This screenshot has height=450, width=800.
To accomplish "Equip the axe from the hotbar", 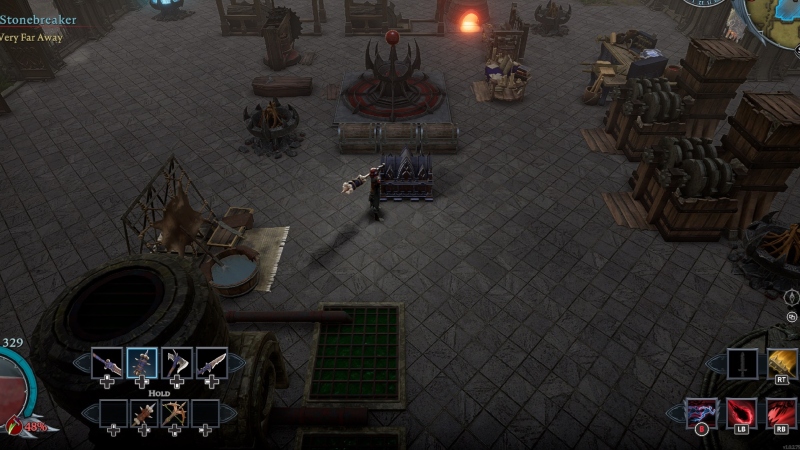I will pyautogui.click(x=177, y=363).
